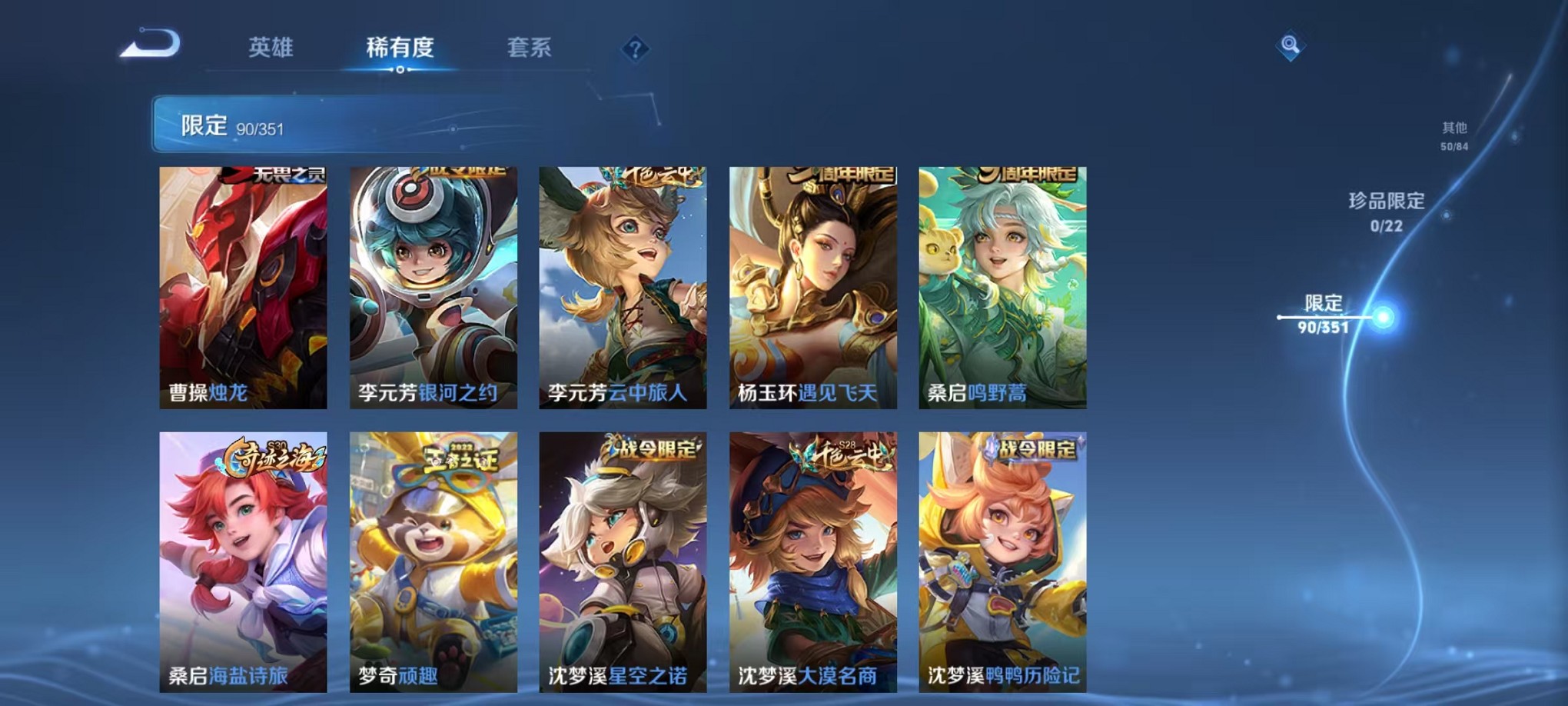Select the 稀有度 tab
Viewport: 1568px width, 706px height.
click(x=400, y=48)
